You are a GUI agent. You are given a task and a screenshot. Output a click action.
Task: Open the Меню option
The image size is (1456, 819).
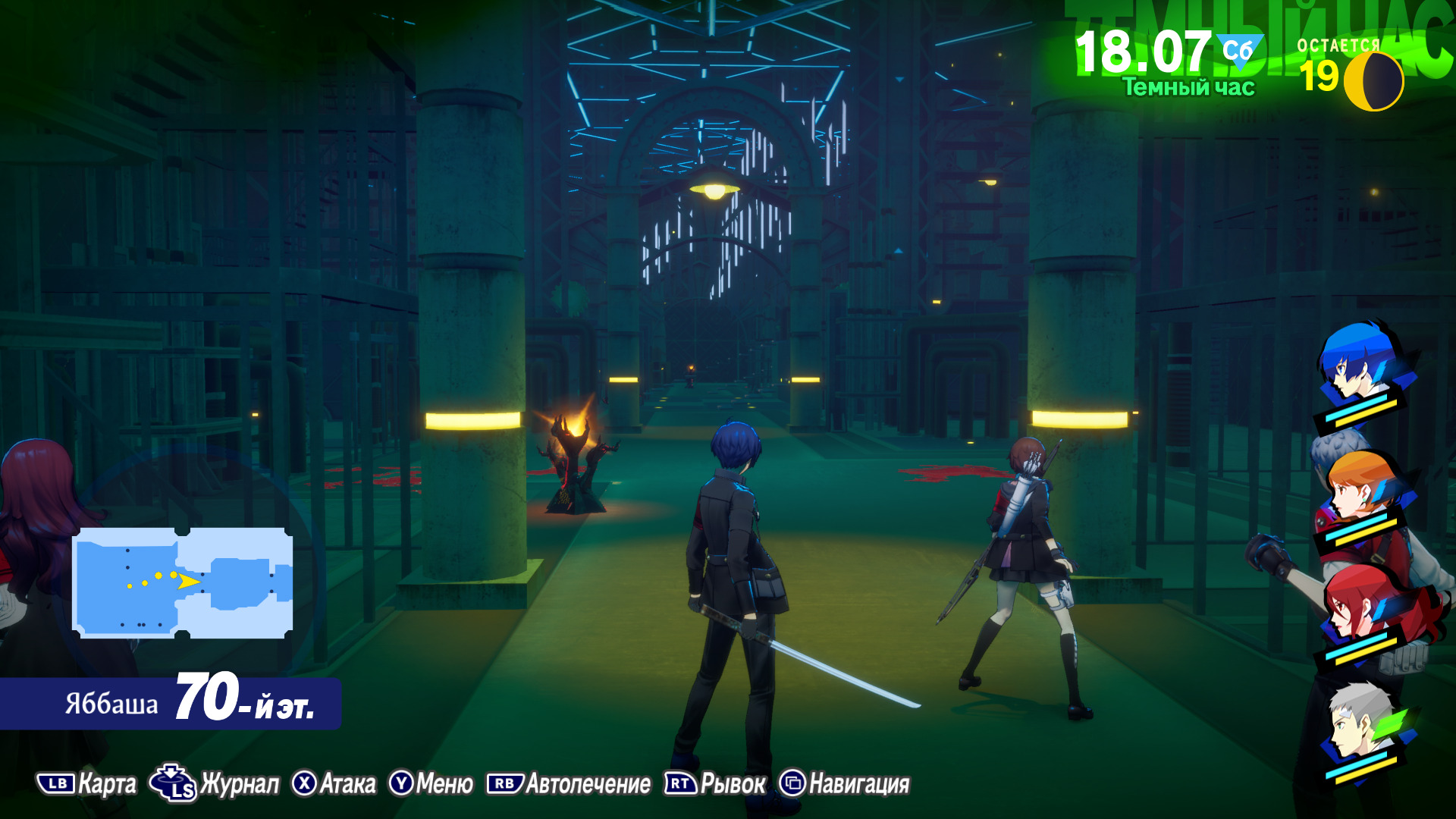tap(431, 784)
